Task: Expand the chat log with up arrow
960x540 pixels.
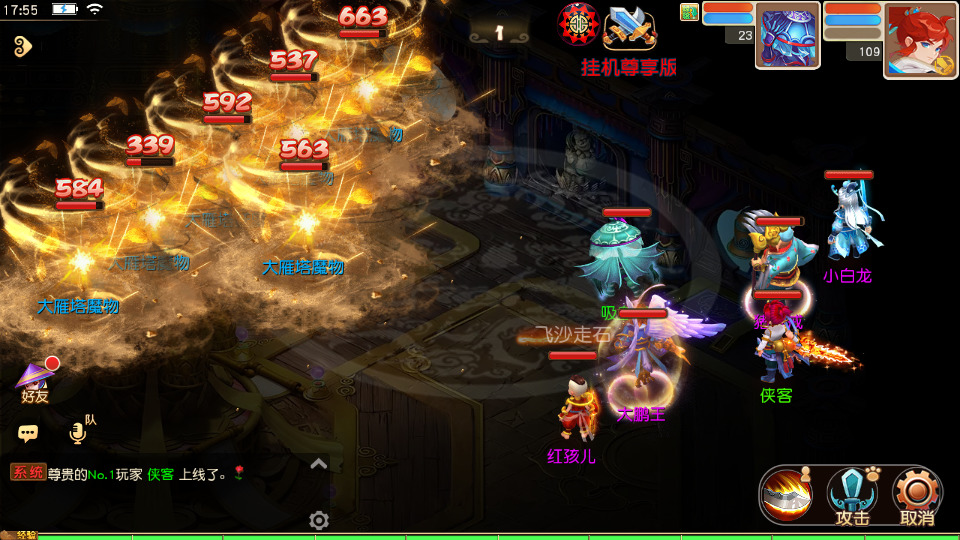Action: pos(318,464)
